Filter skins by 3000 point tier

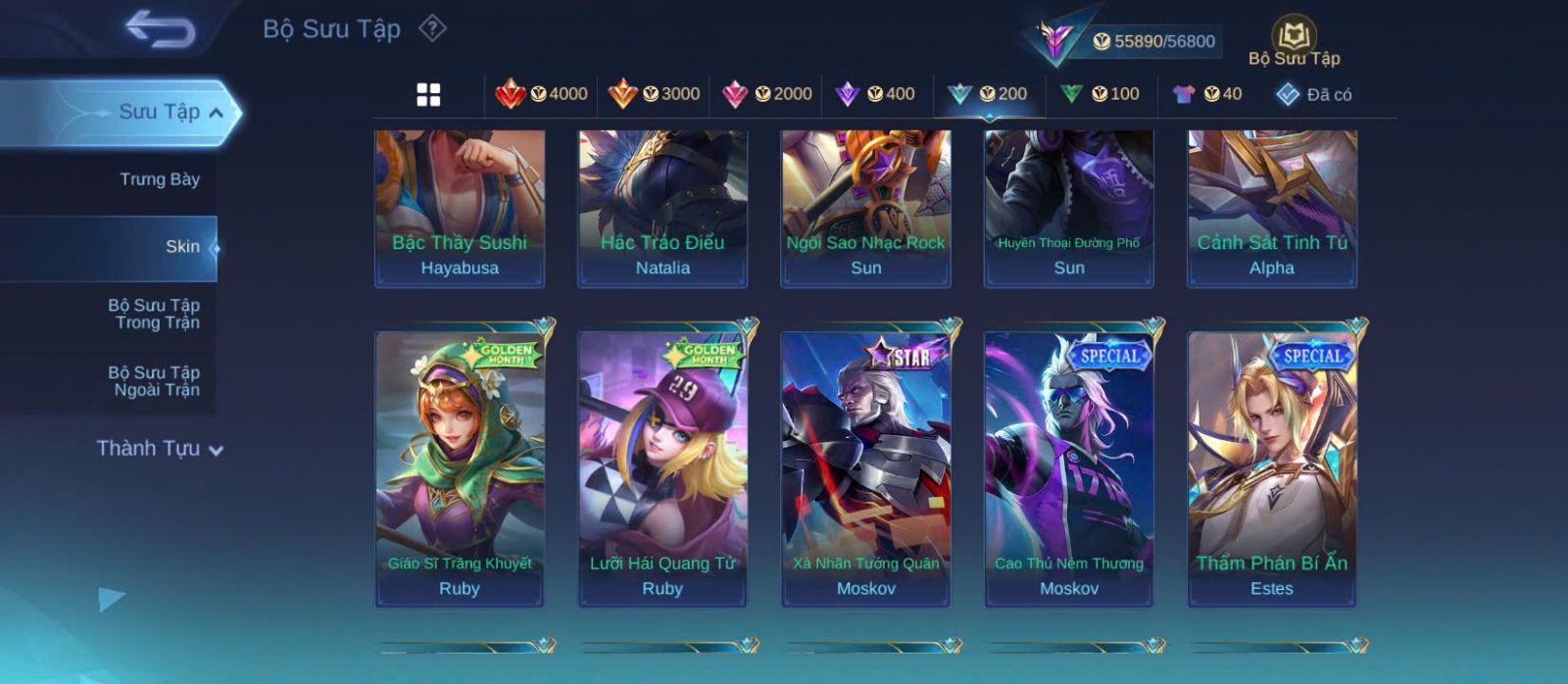pos(654,94)
